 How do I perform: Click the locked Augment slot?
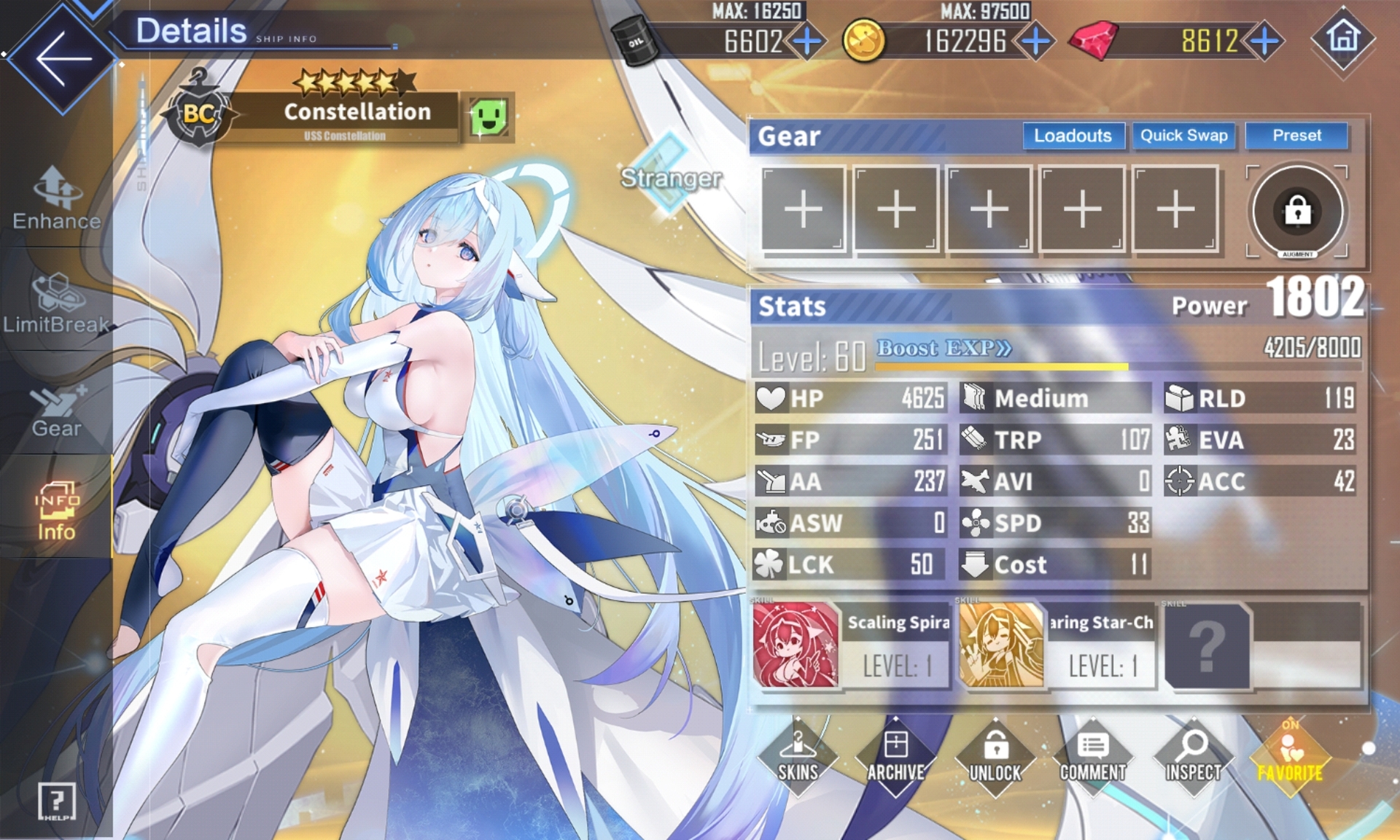(x=1297, y=211)
